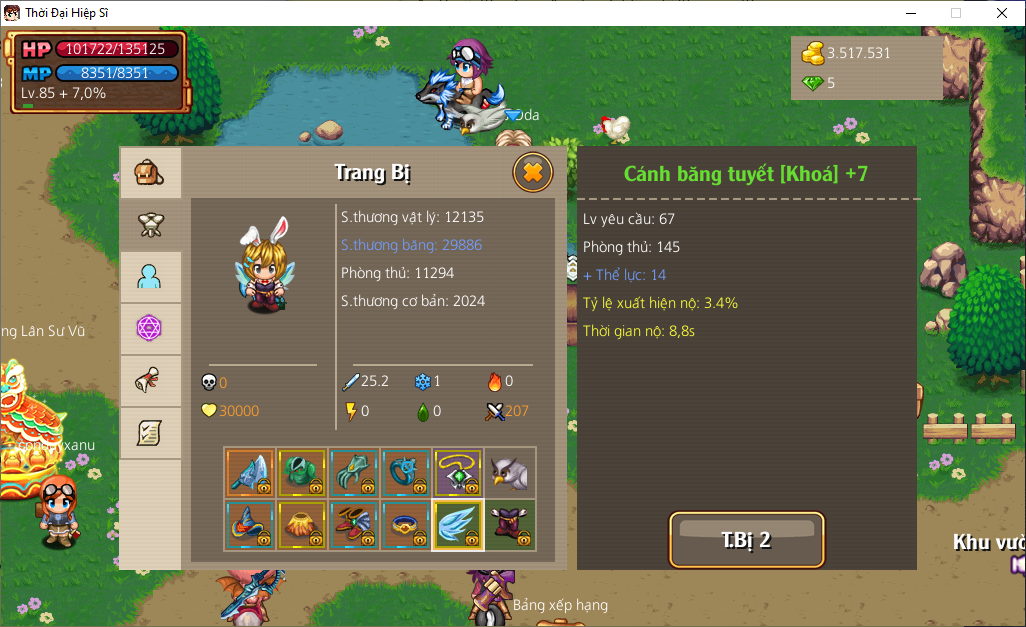
Task: Select the green gem necklace slot
Action: pos(458,473)
